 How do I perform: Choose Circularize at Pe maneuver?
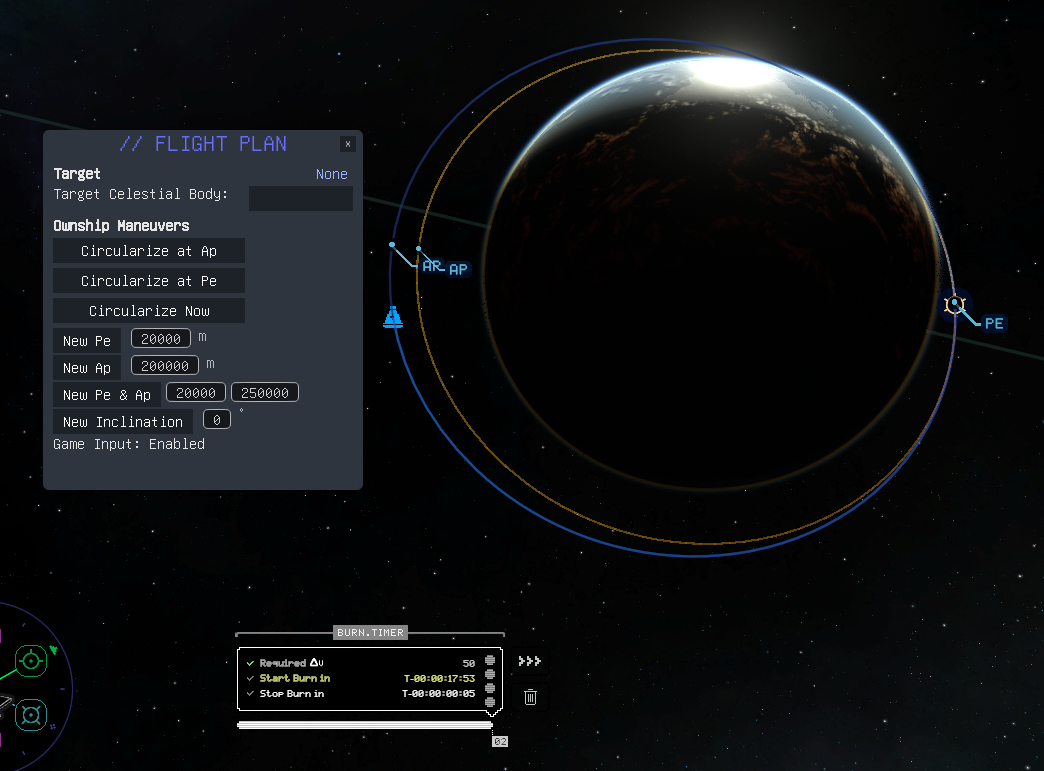[149, 281]
